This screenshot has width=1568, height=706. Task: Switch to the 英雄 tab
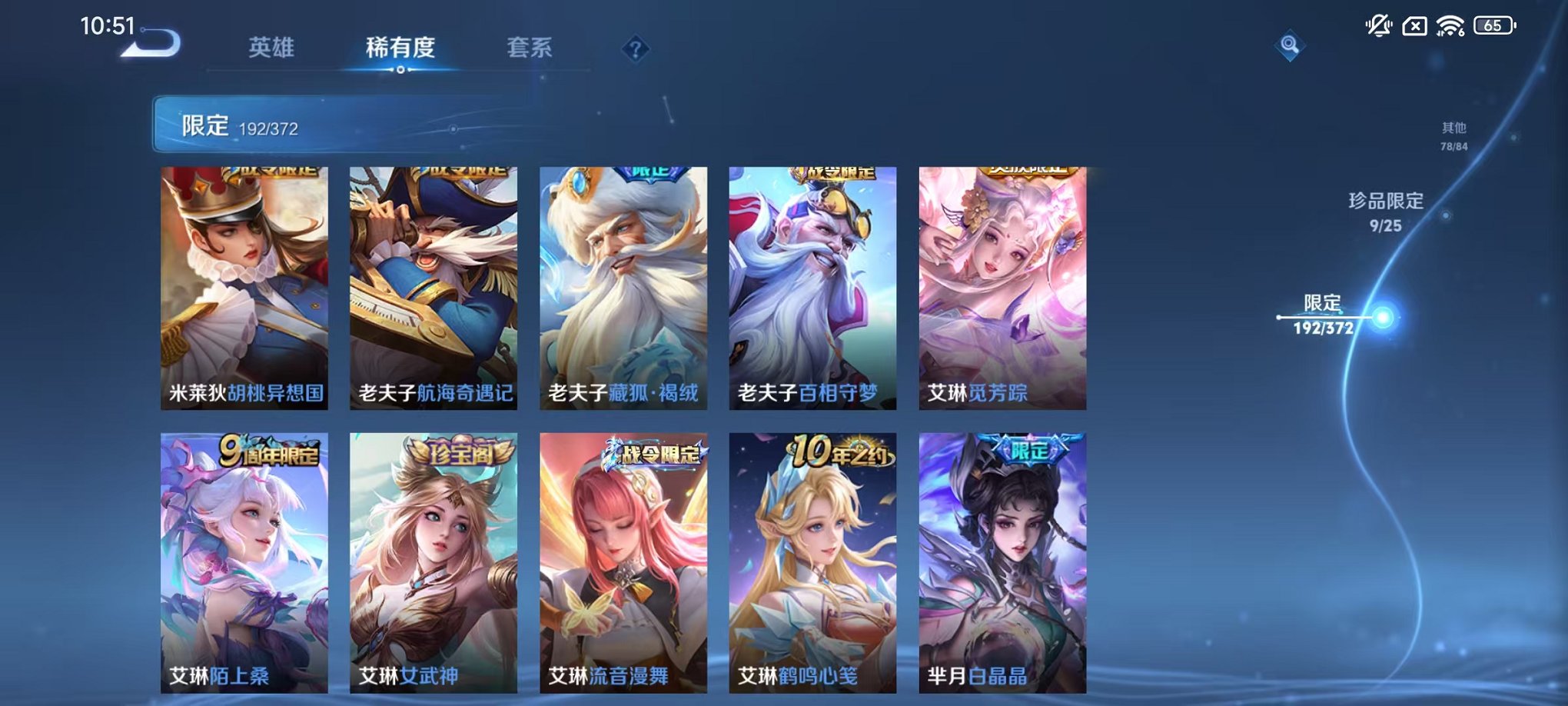point(273,48)
